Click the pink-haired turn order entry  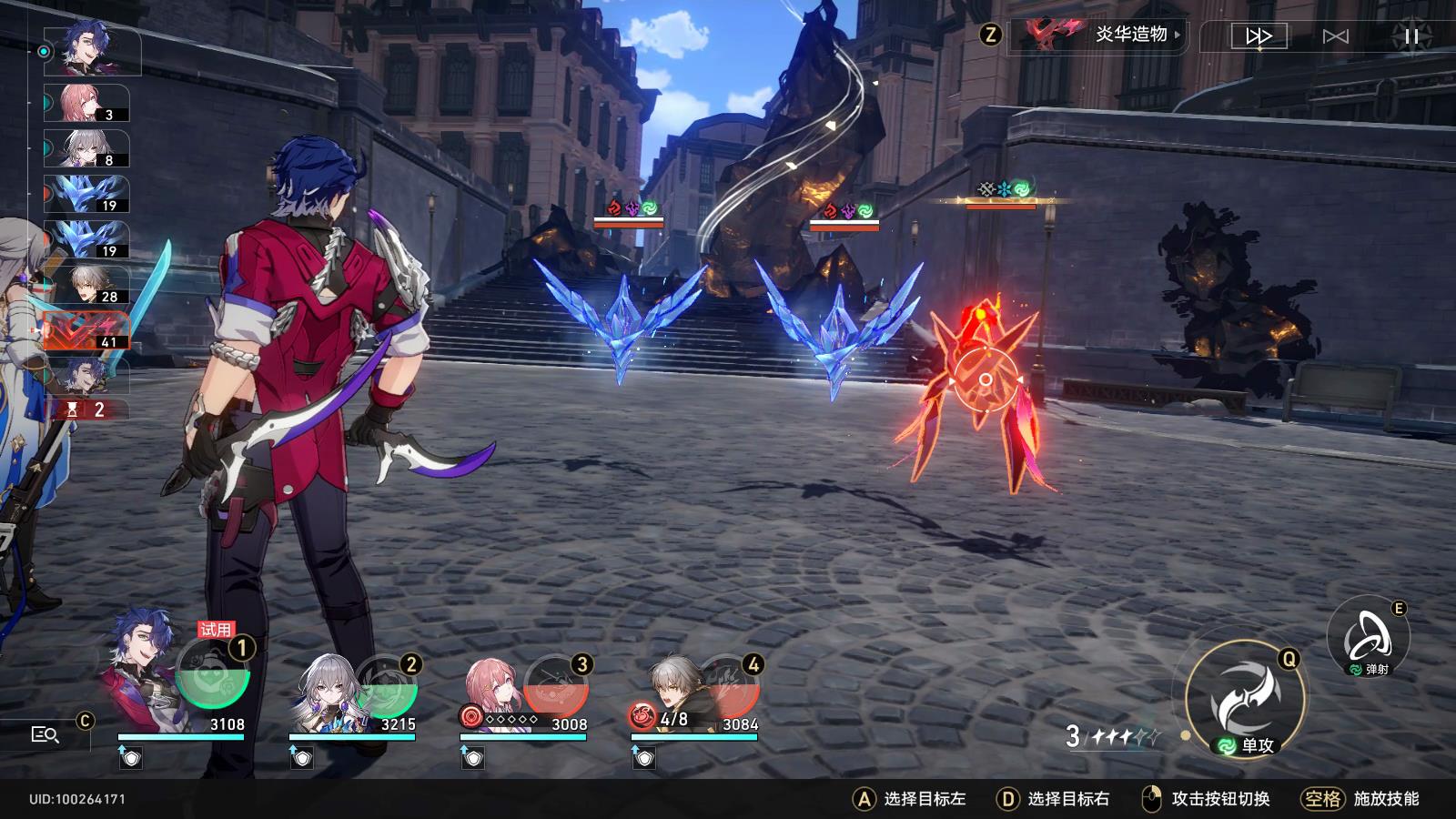[86, 103]
